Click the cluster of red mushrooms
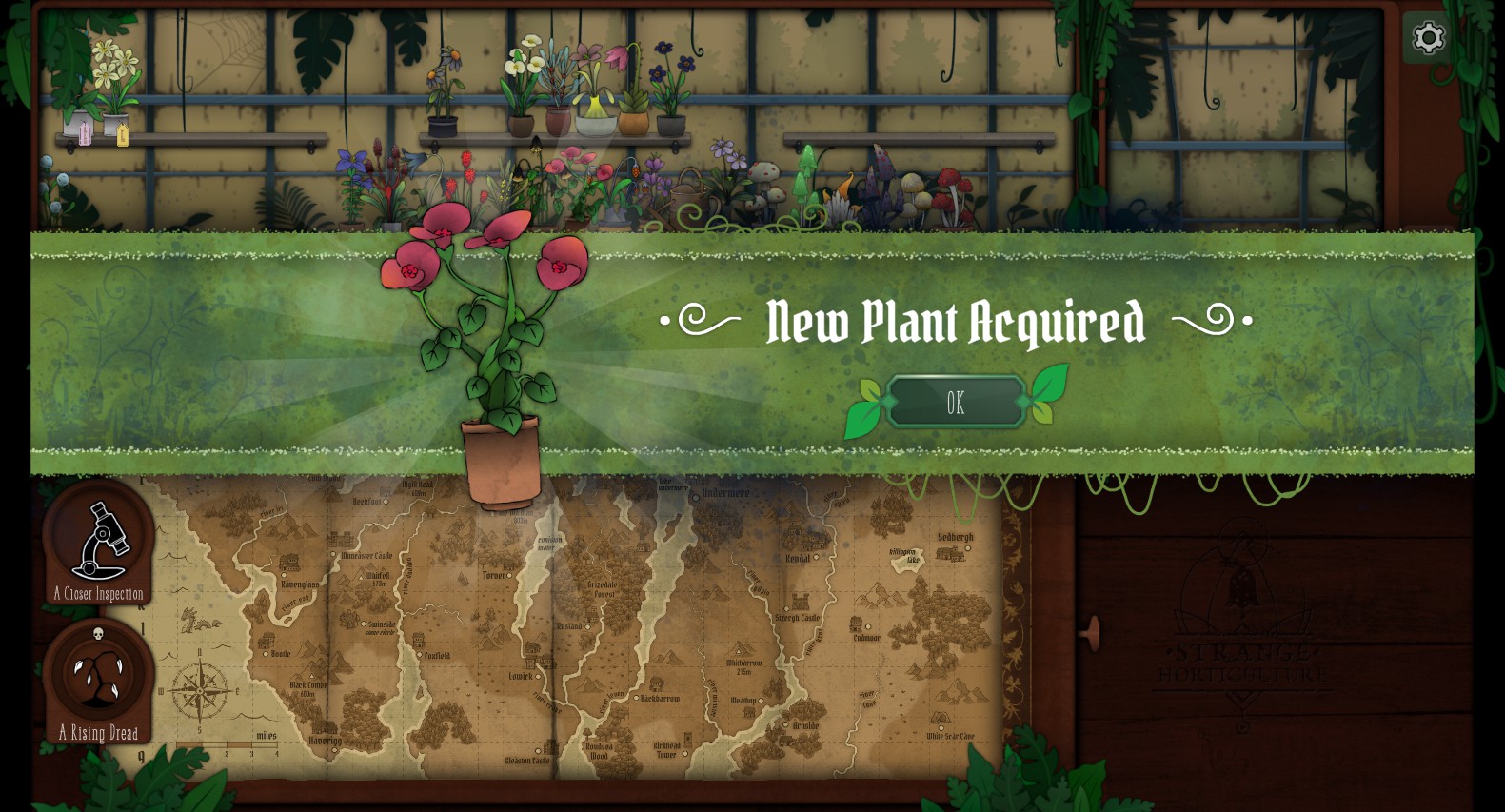 click(x=948, y=188)
